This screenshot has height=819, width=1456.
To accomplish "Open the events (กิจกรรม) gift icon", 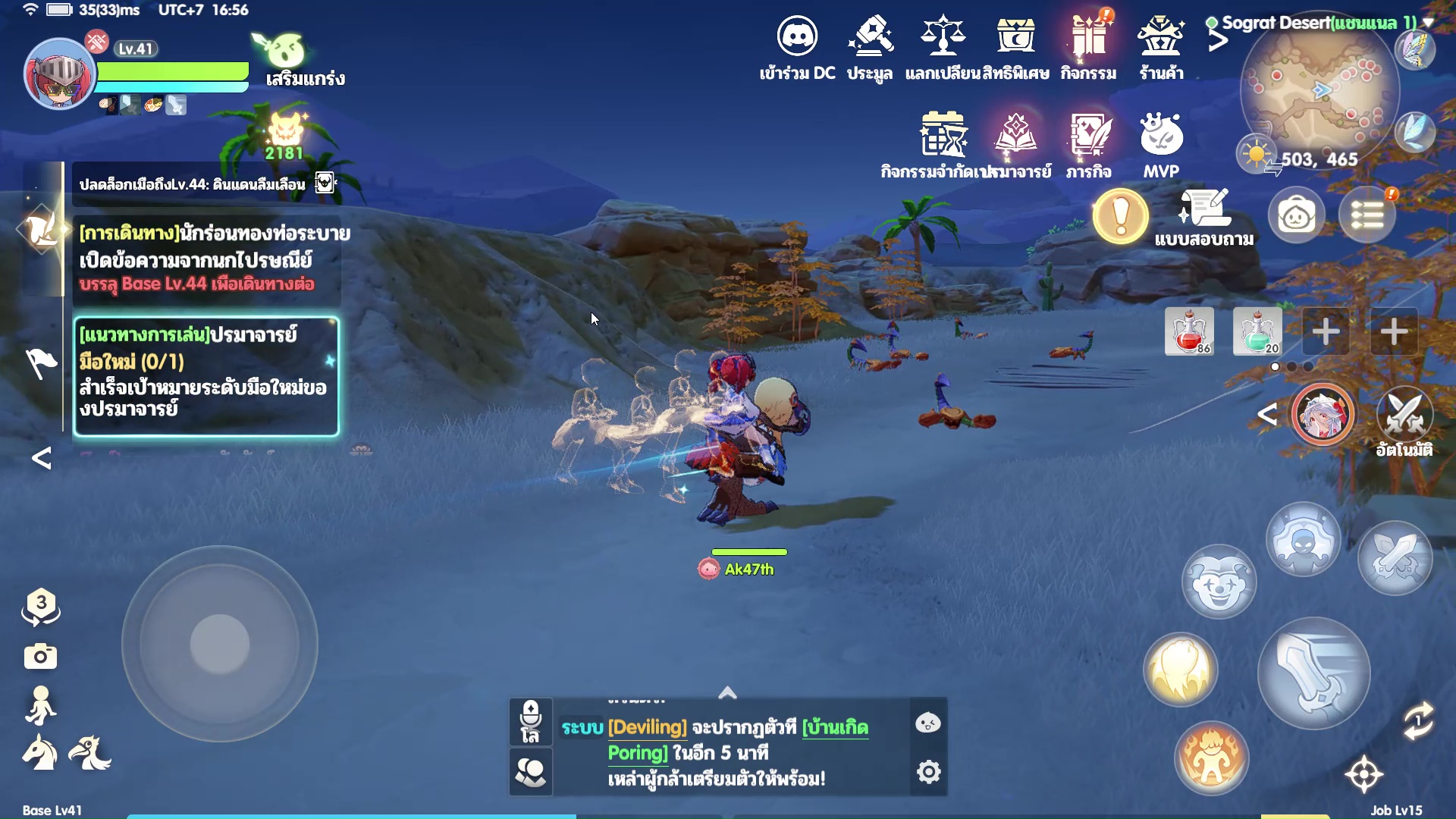I will click(x=1088, y=36).
